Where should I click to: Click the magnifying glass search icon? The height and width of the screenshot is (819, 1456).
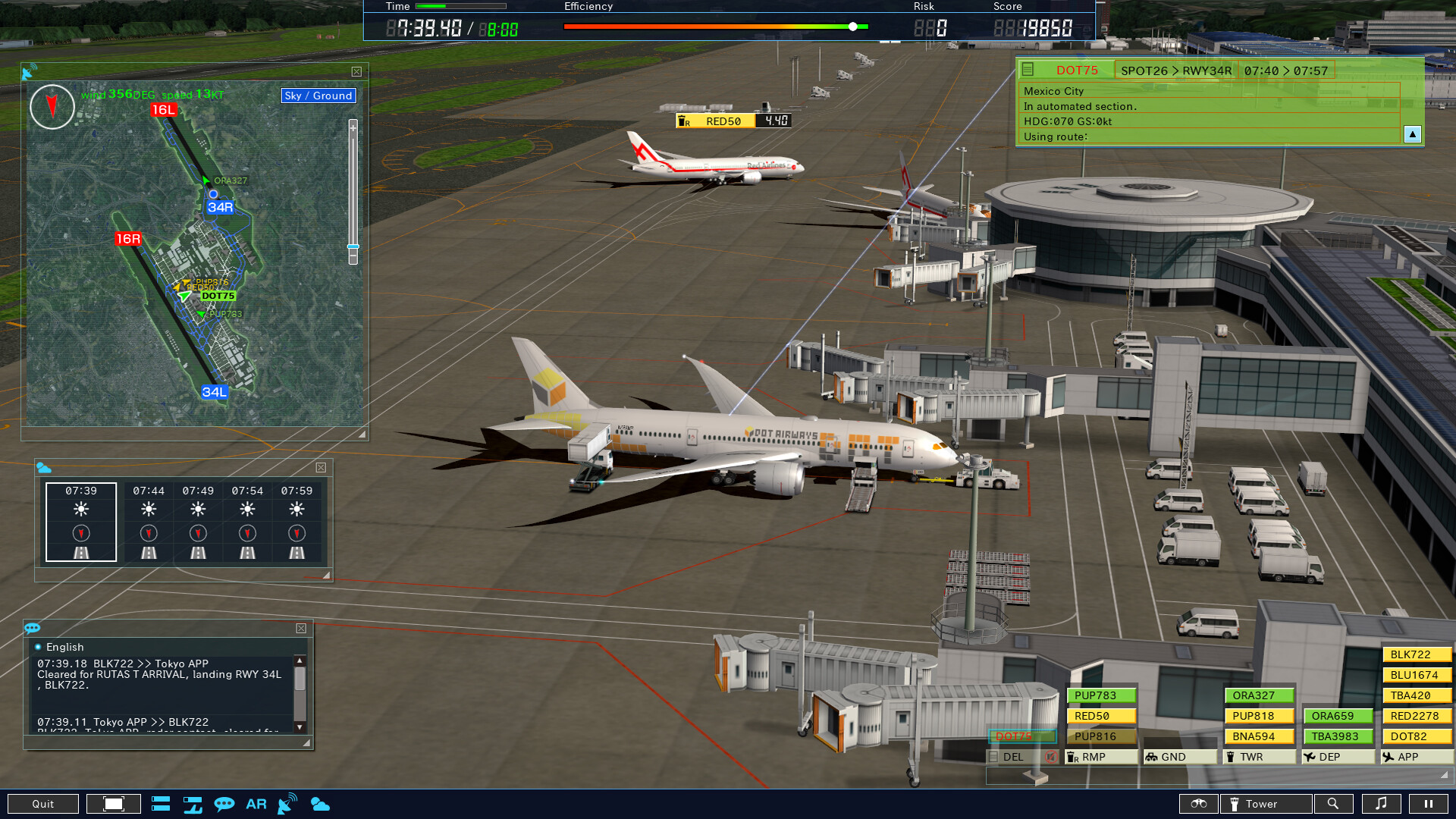pos(1334,803)
